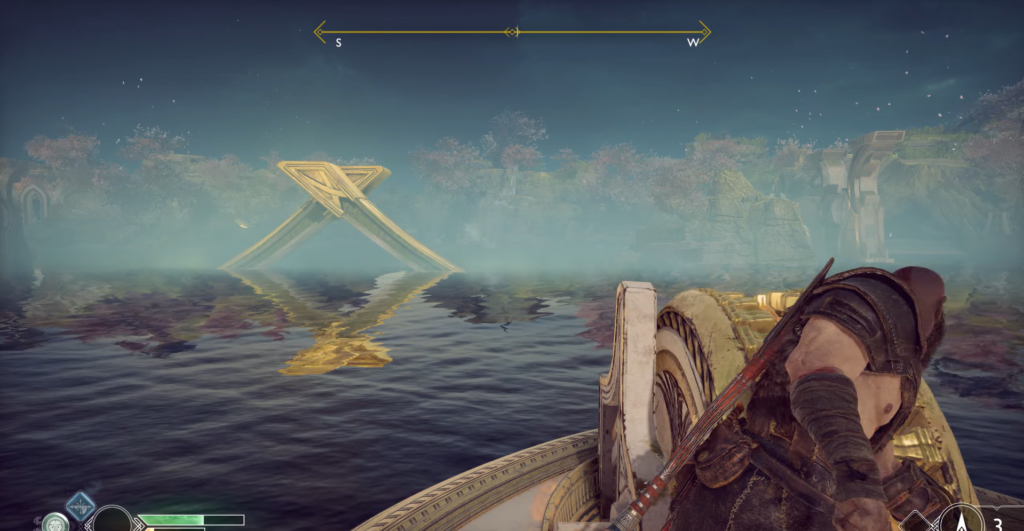Click the round green talisman icon
This screenshot has height=531, width=1024.
[x=55, y=522]
